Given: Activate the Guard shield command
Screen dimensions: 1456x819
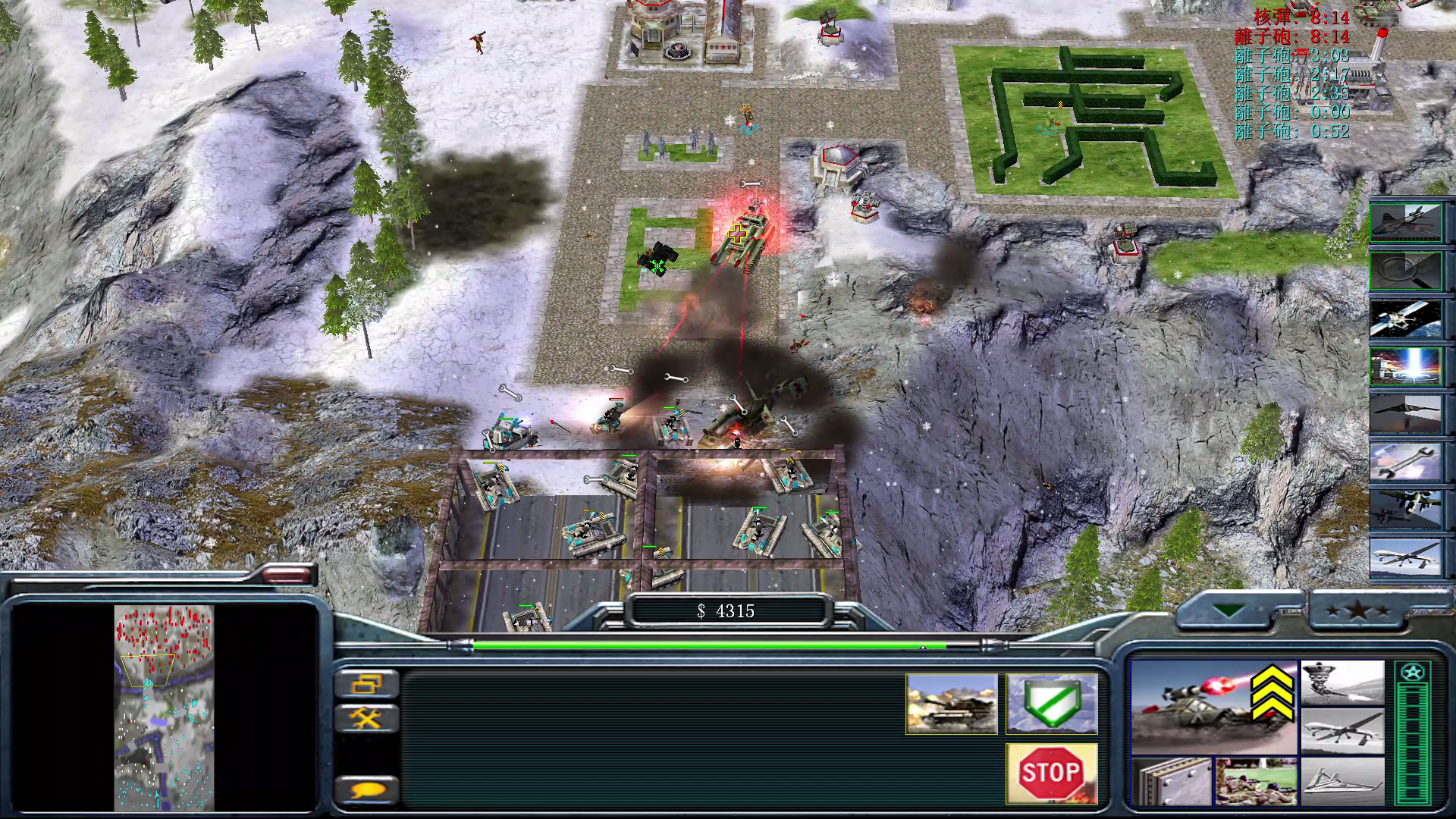Looking at the screenshot, I should (1051, 704).
